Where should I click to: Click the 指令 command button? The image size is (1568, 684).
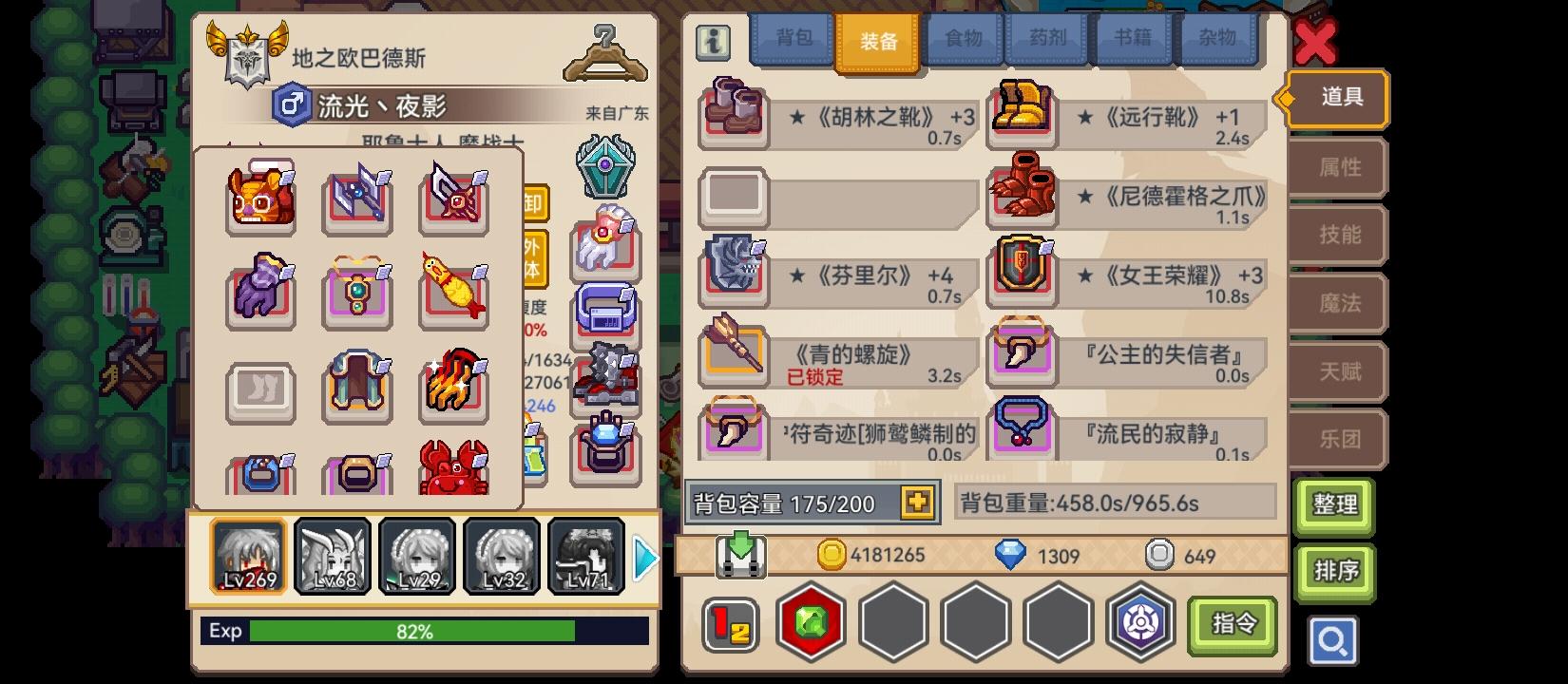point(1234,622)
